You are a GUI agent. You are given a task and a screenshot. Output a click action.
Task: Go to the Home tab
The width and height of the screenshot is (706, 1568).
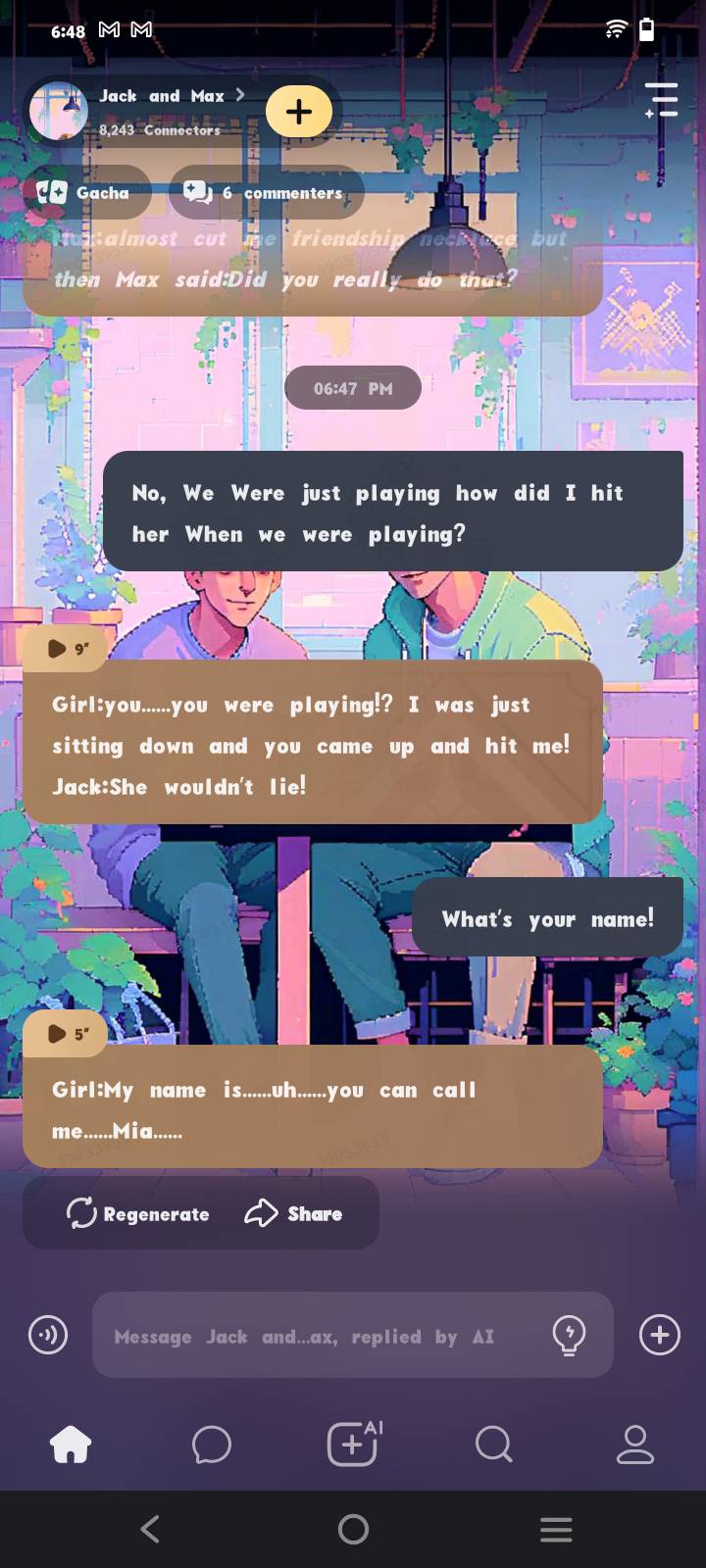pos(71,1445)
